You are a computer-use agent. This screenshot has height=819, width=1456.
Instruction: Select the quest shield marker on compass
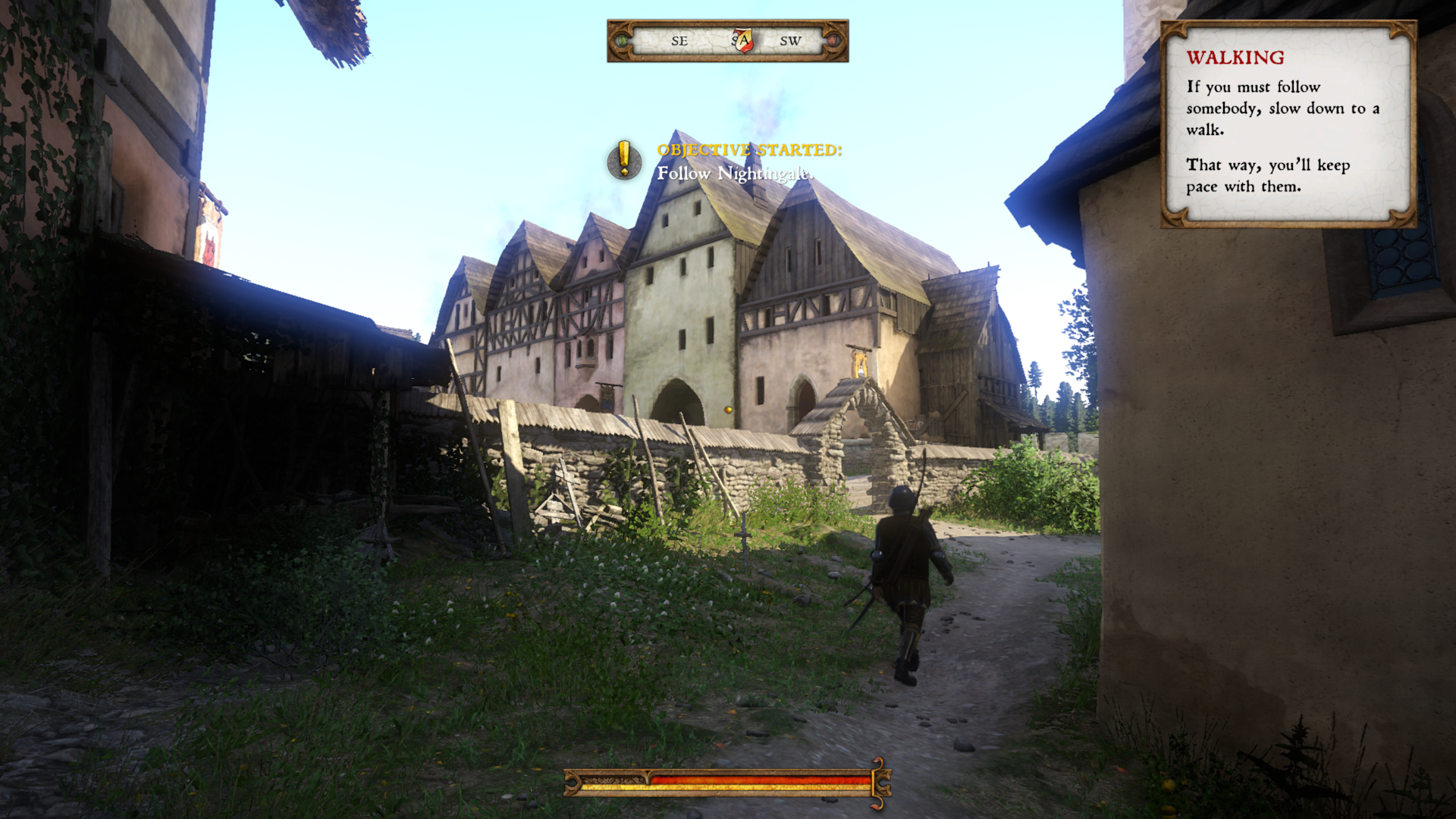click(743, 40)
